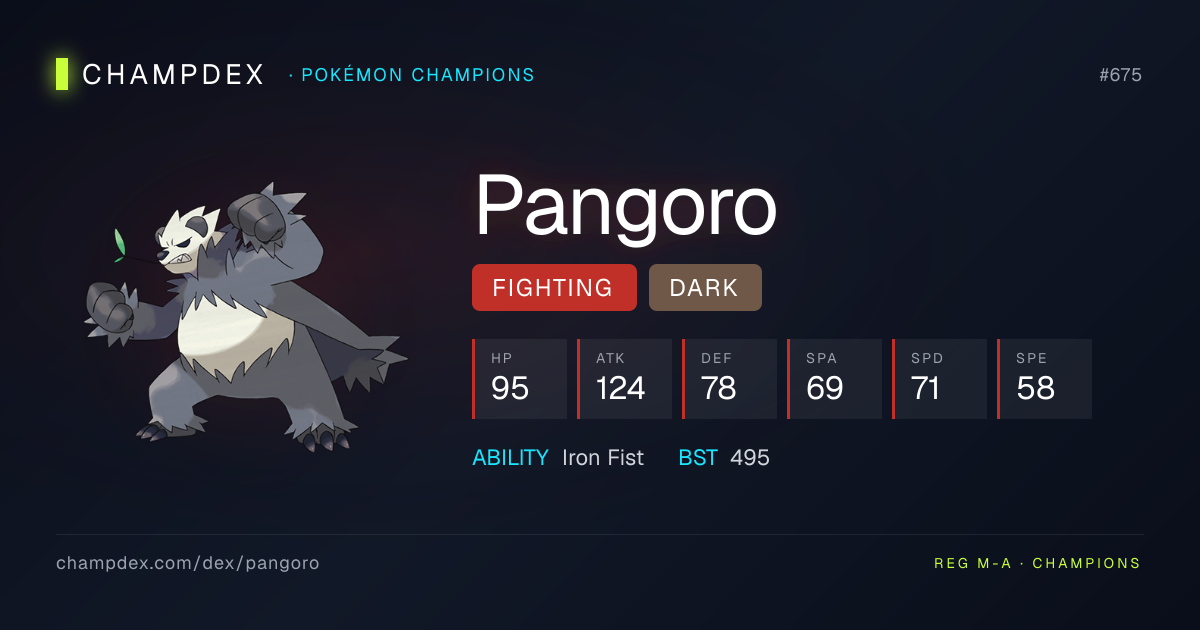Open the Iron Fist ability entry

[602, 458]
